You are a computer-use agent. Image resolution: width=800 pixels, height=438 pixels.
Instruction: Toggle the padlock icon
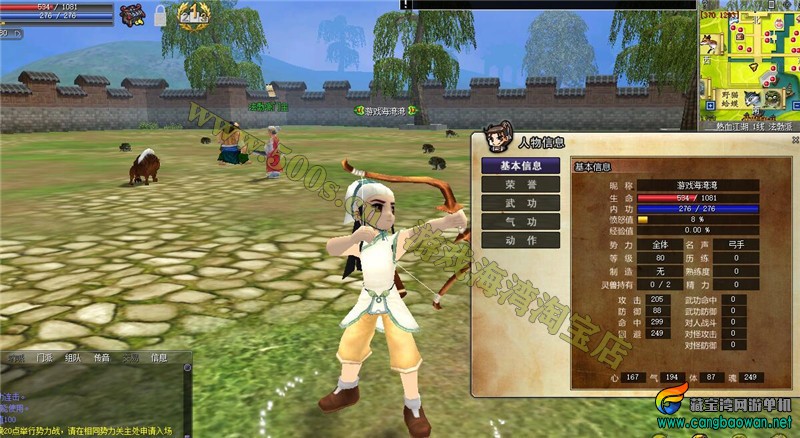tap(160, 15)
